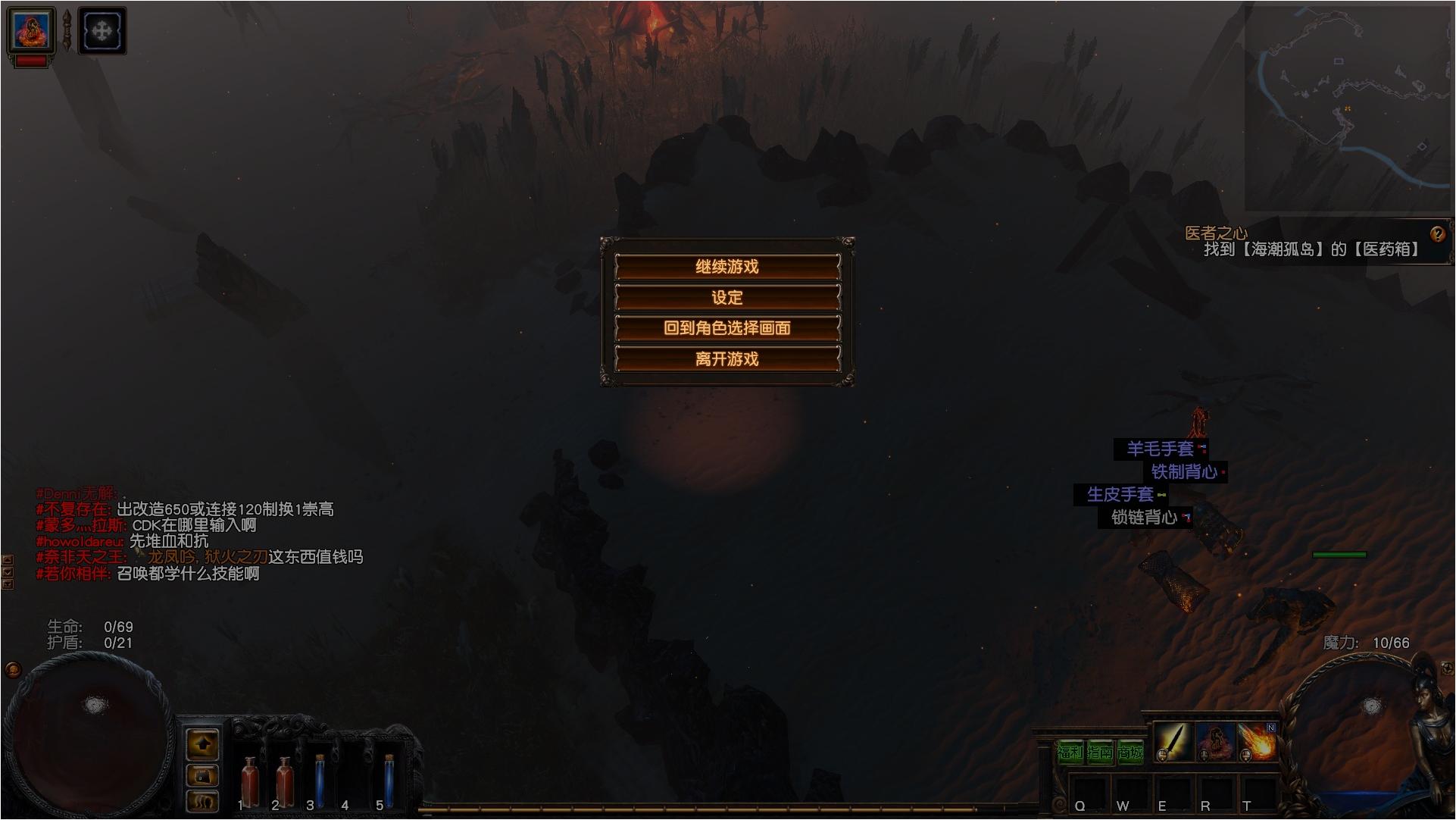Viewport: 1456px width, 820px height.
Task: Select 回到角色选择画面 menu entry
Action: (727, 328)
